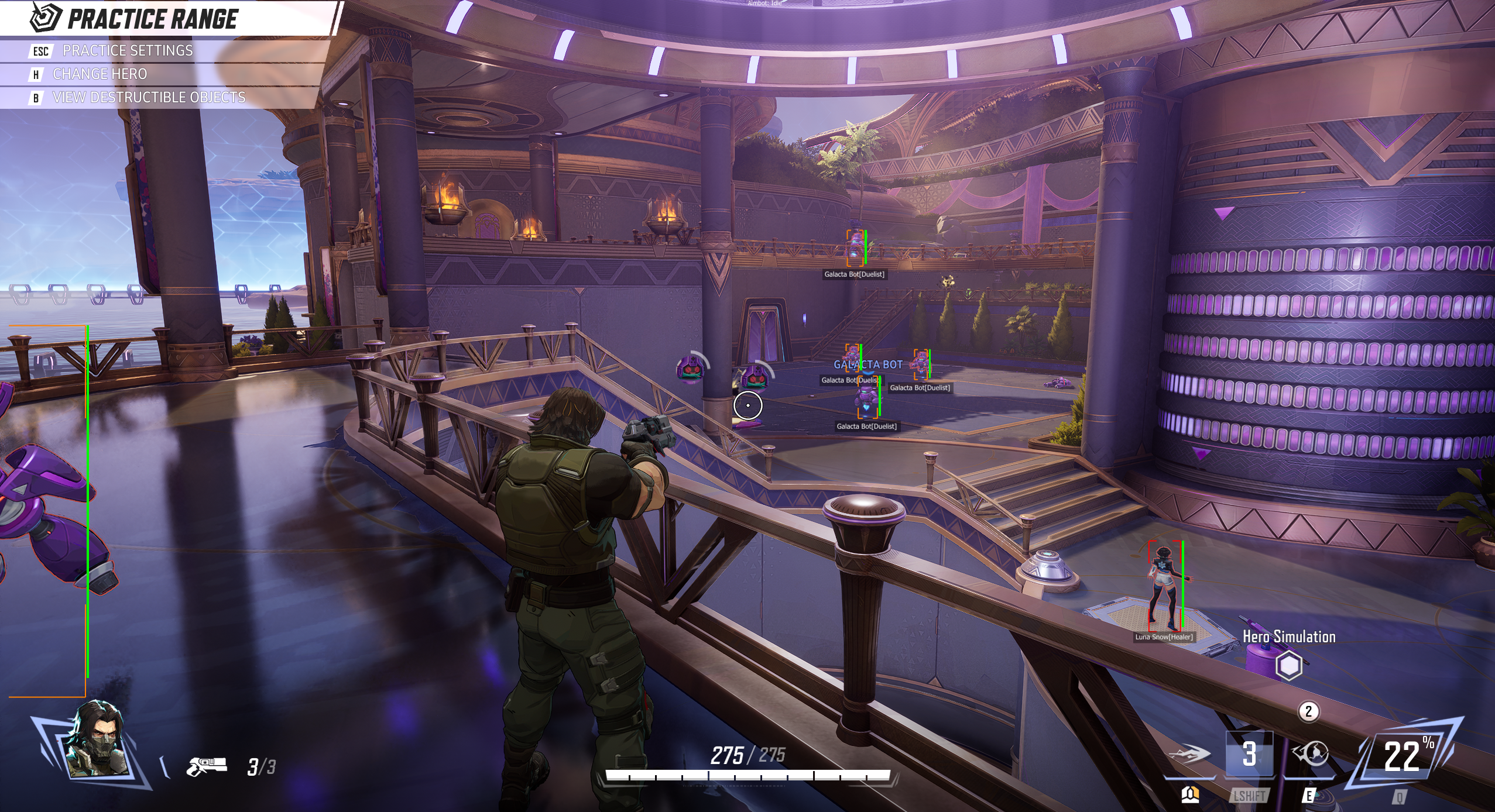Select the Hero Simulation hexagon marker
Screen dimensions: 1495x812
[1288, 666]
